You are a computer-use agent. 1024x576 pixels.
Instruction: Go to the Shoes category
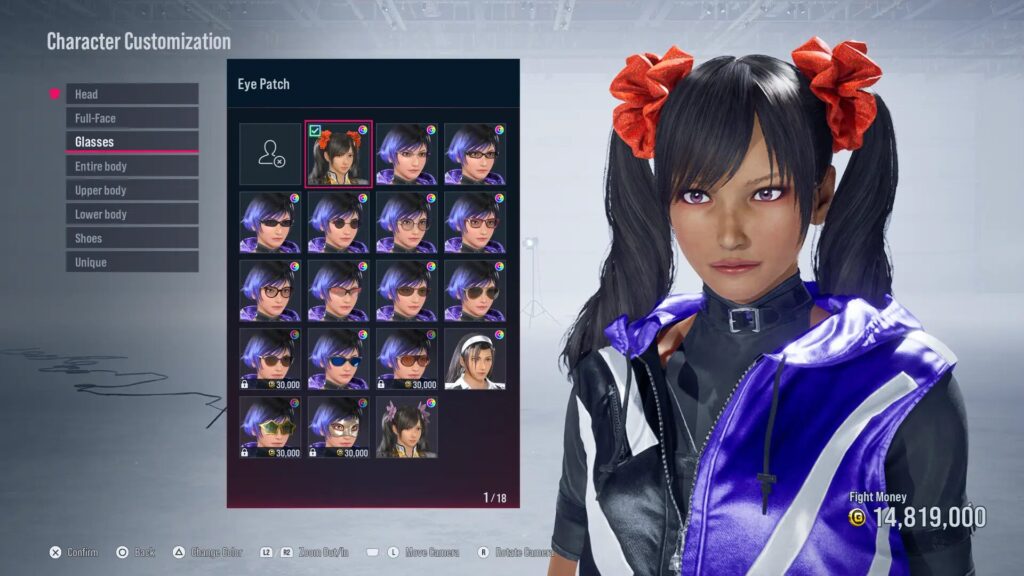coord(131,238)
